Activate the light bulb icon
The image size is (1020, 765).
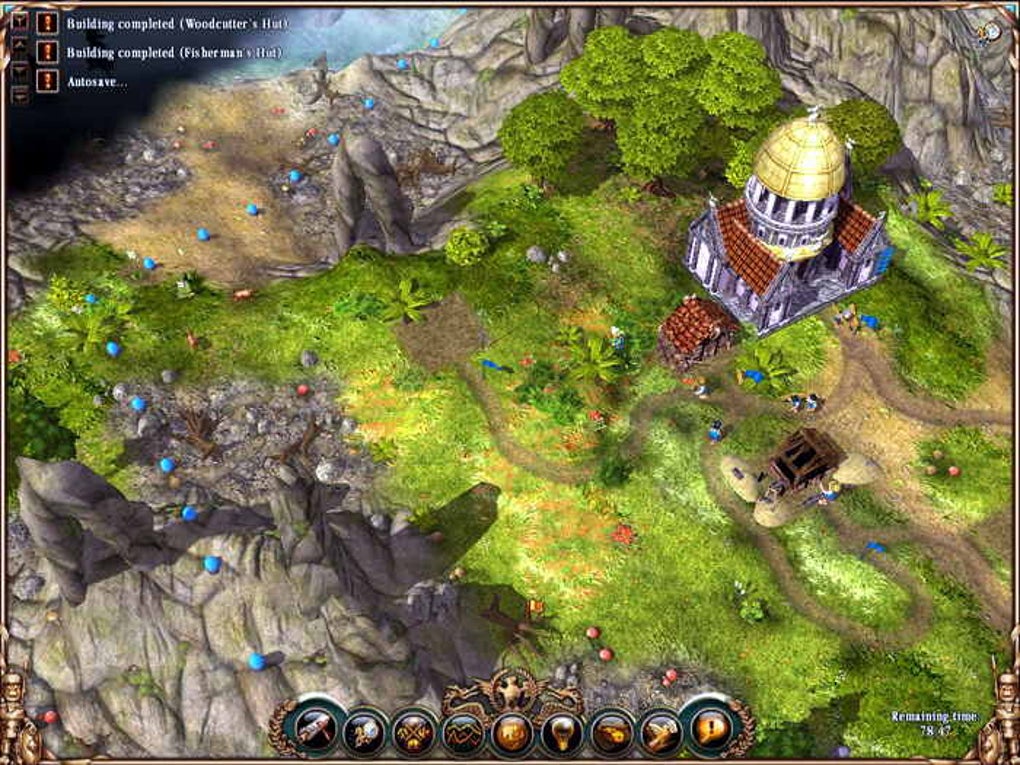[562, 735]
